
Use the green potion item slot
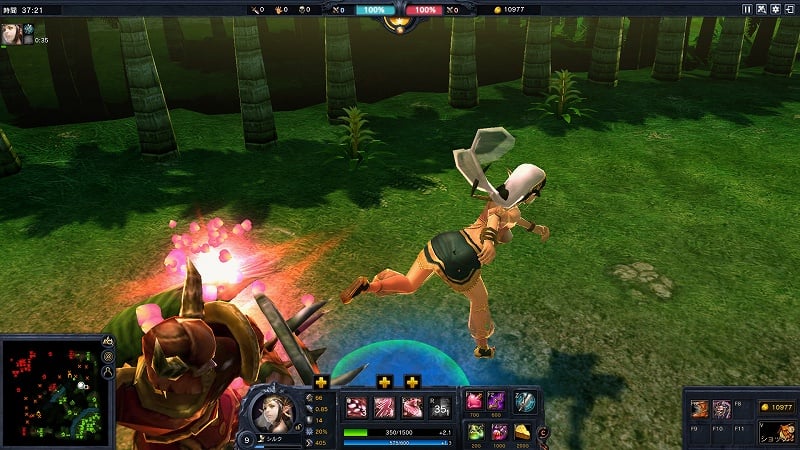(475, 431)
